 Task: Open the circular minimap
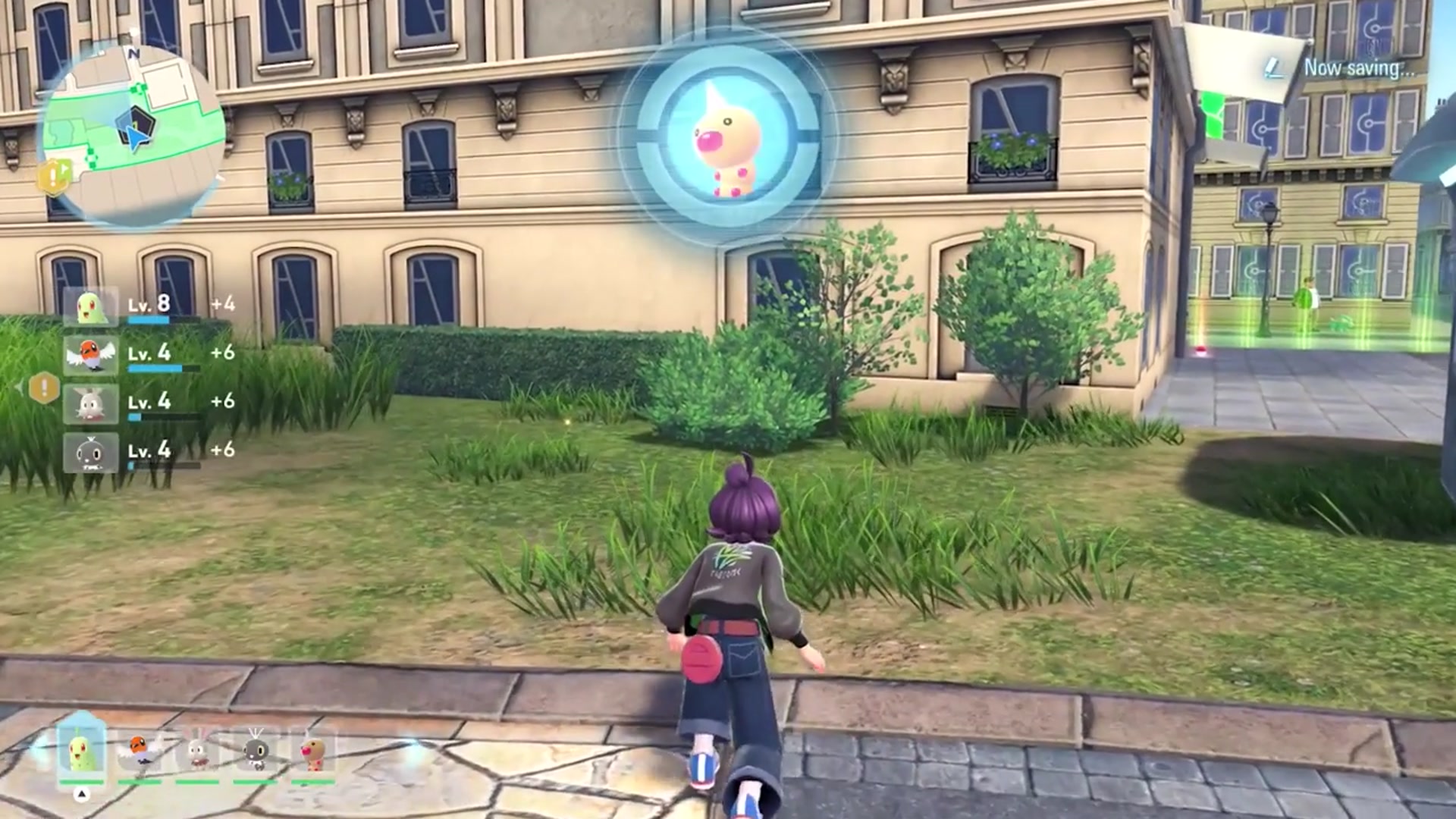click(133, 133)
